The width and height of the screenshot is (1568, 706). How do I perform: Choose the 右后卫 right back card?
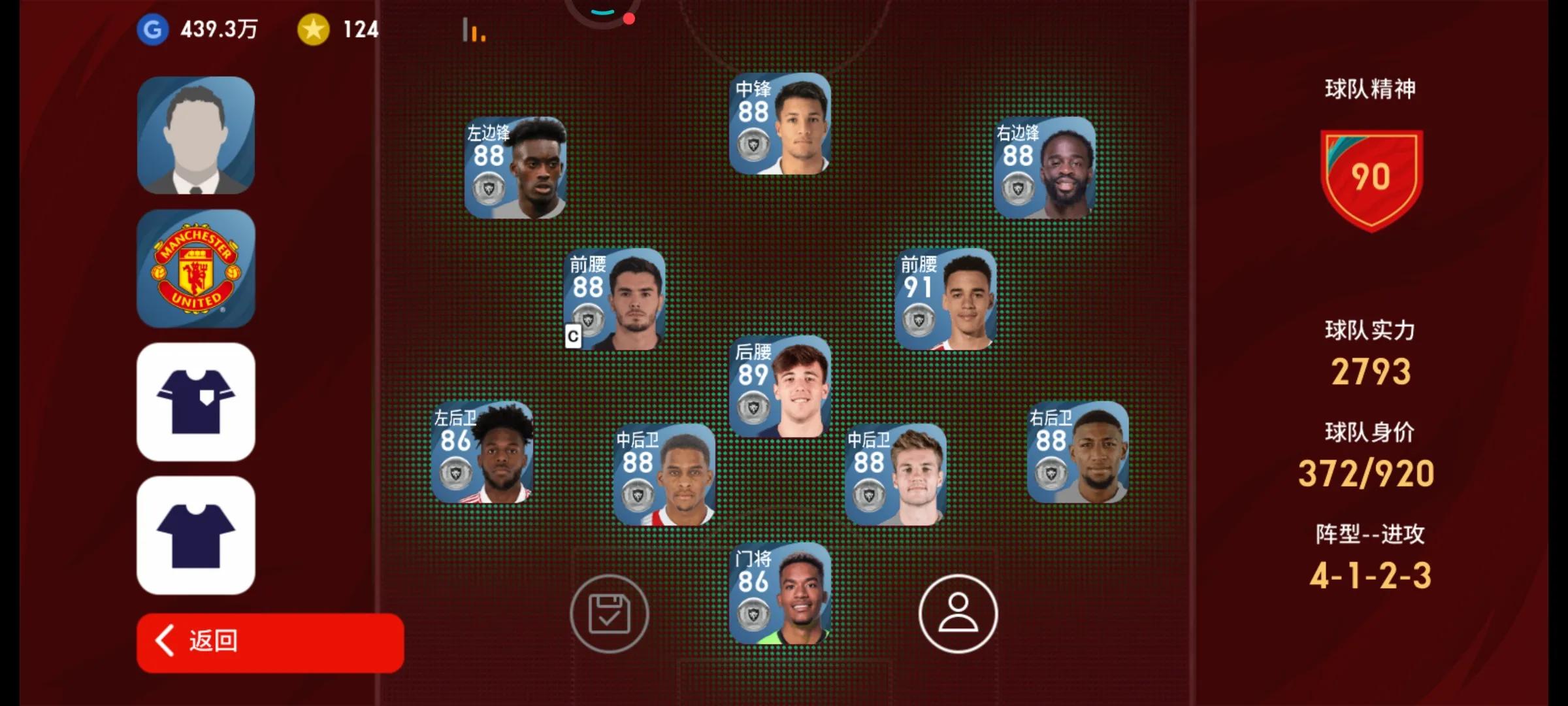(1077, 452)
